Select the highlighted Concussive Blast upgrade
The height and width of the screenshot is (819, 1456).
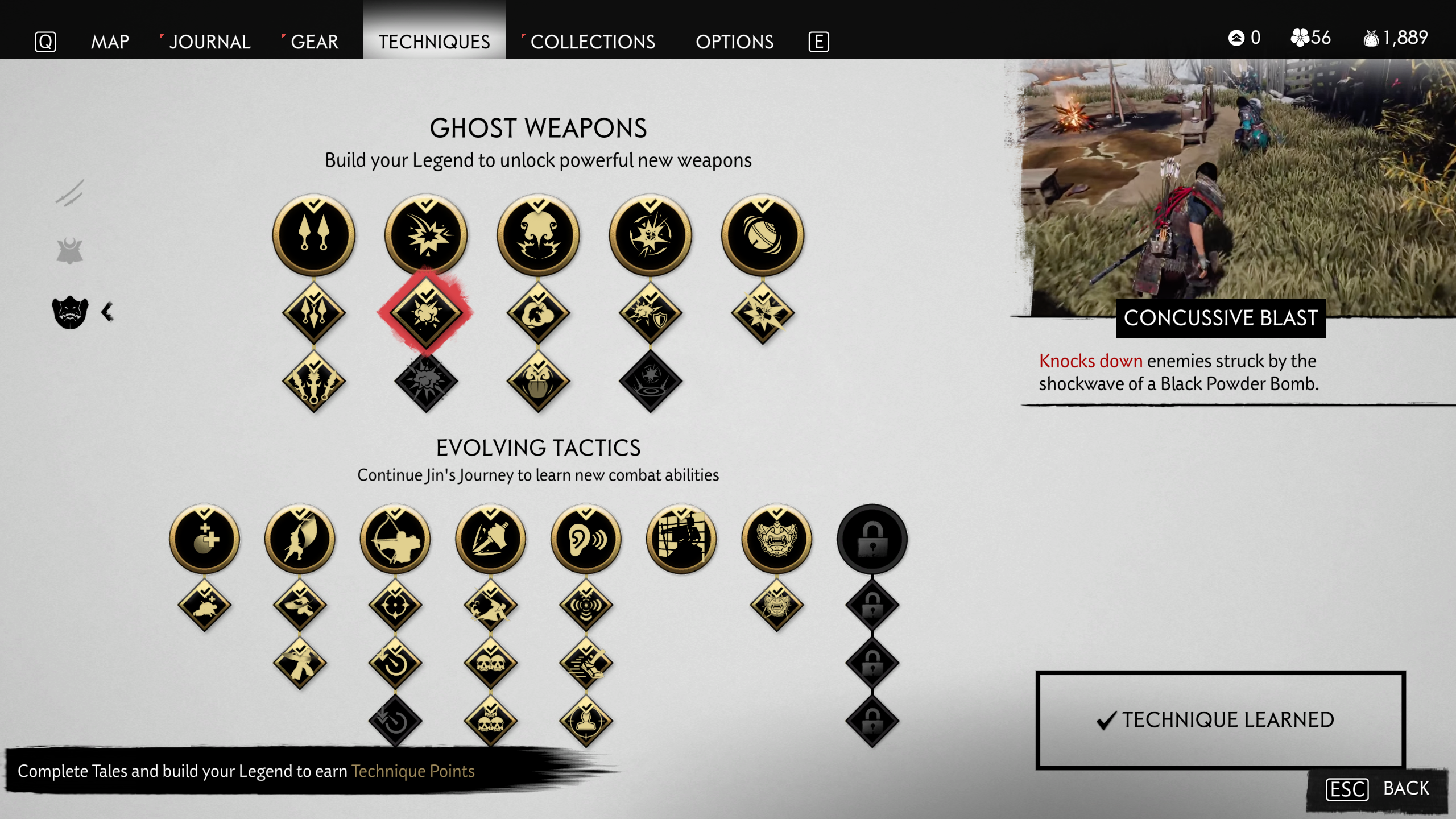tap(426, 313)
